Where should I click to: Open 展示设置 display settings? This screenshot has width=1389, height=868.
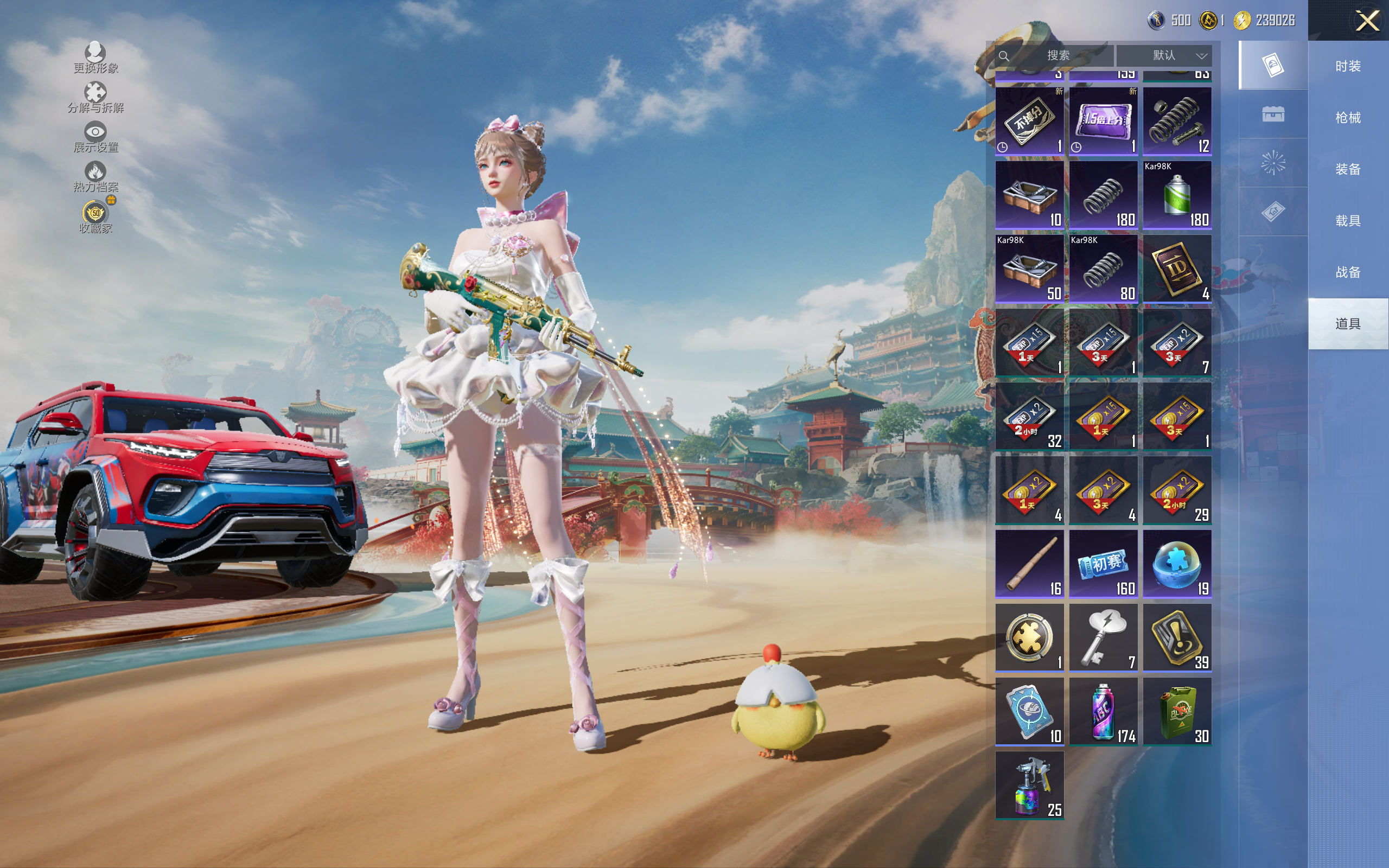point(95,138)
